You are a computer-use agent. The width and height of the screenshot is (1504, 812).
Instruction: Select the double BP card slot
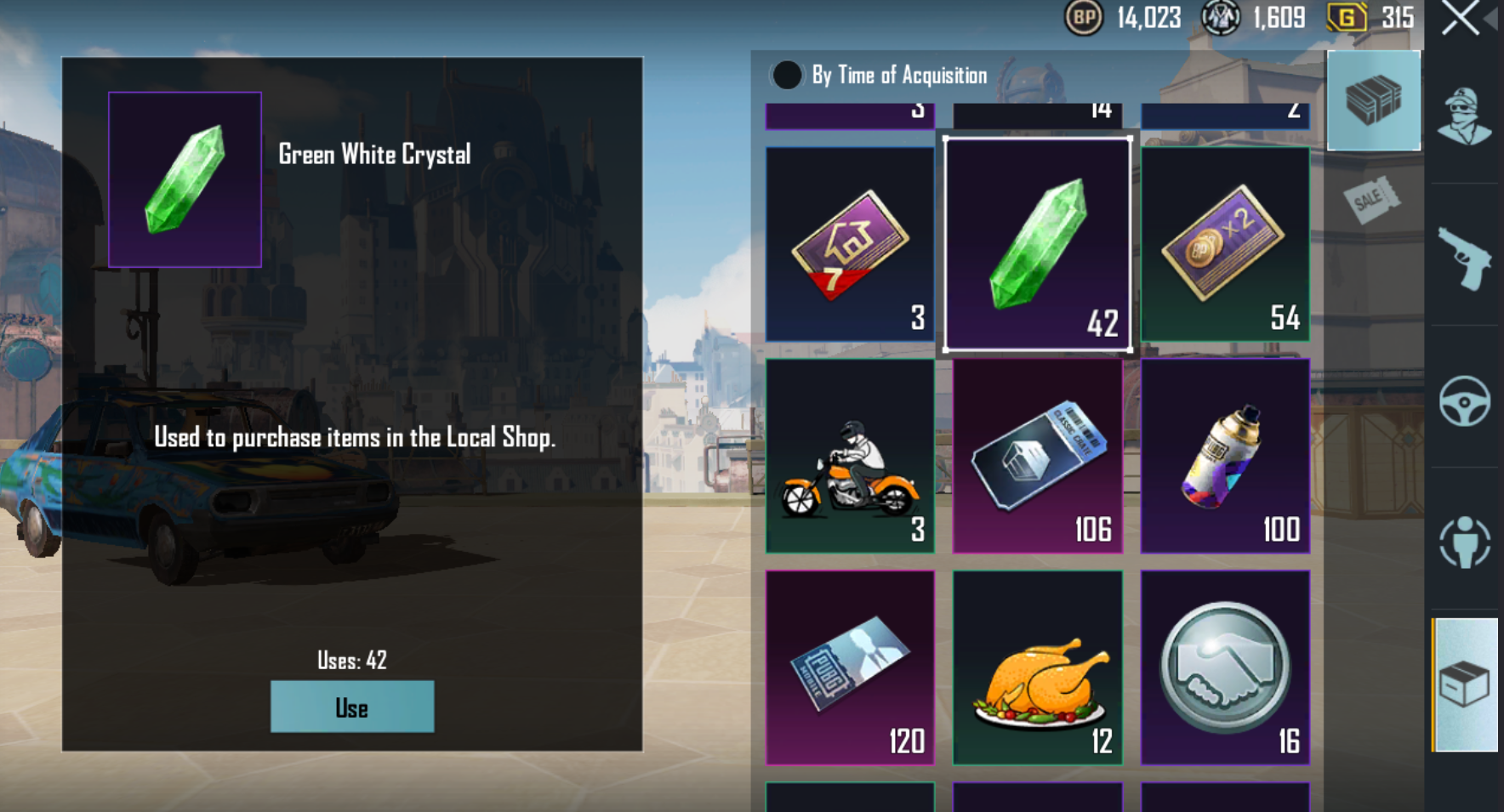point(1225,244)
